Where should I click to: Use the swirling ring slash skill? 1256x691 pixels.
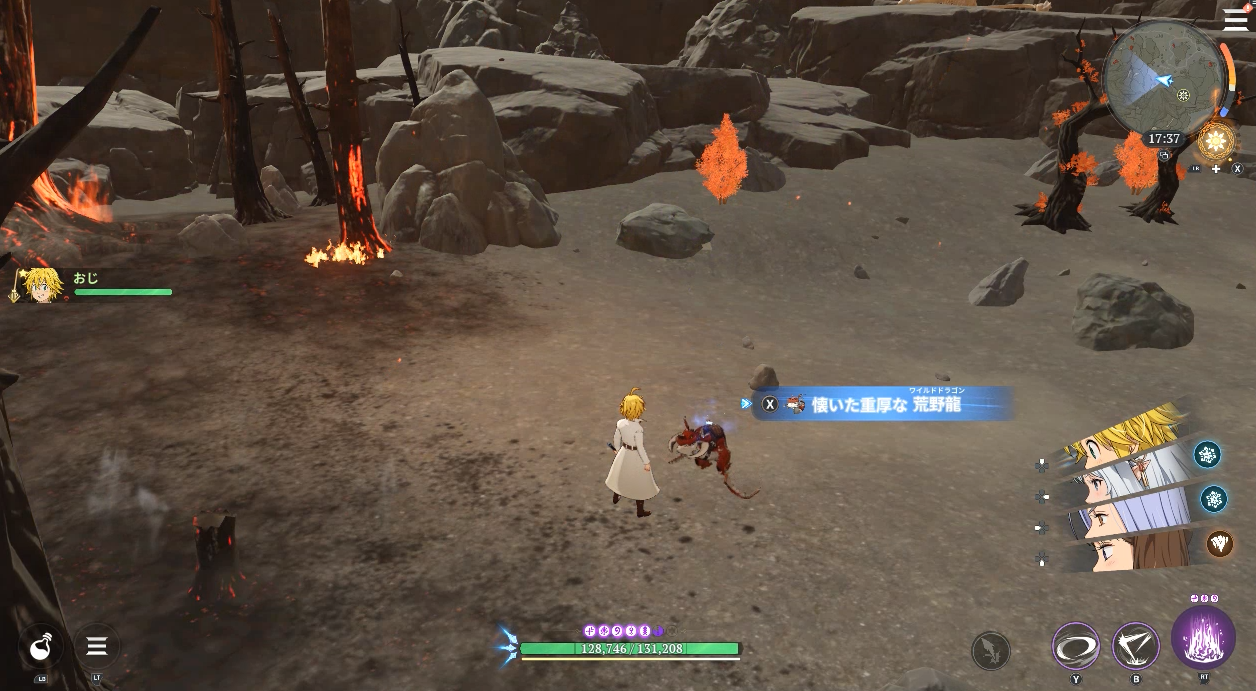tap(1076, 646)
